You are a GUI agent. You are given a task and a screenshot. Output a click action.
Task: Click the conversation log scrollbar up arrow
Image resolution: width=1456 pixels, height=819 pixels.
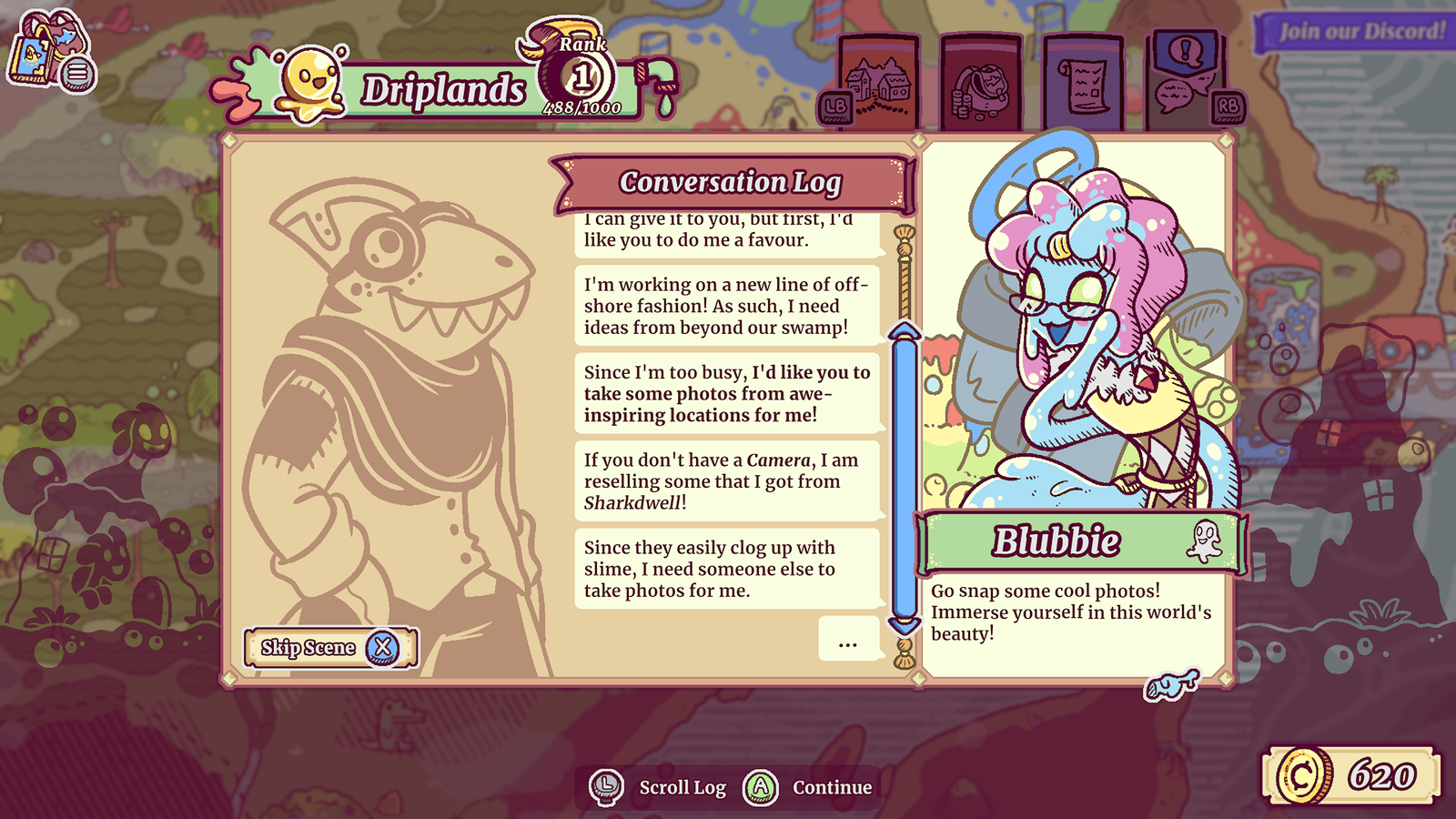[905, 329]
